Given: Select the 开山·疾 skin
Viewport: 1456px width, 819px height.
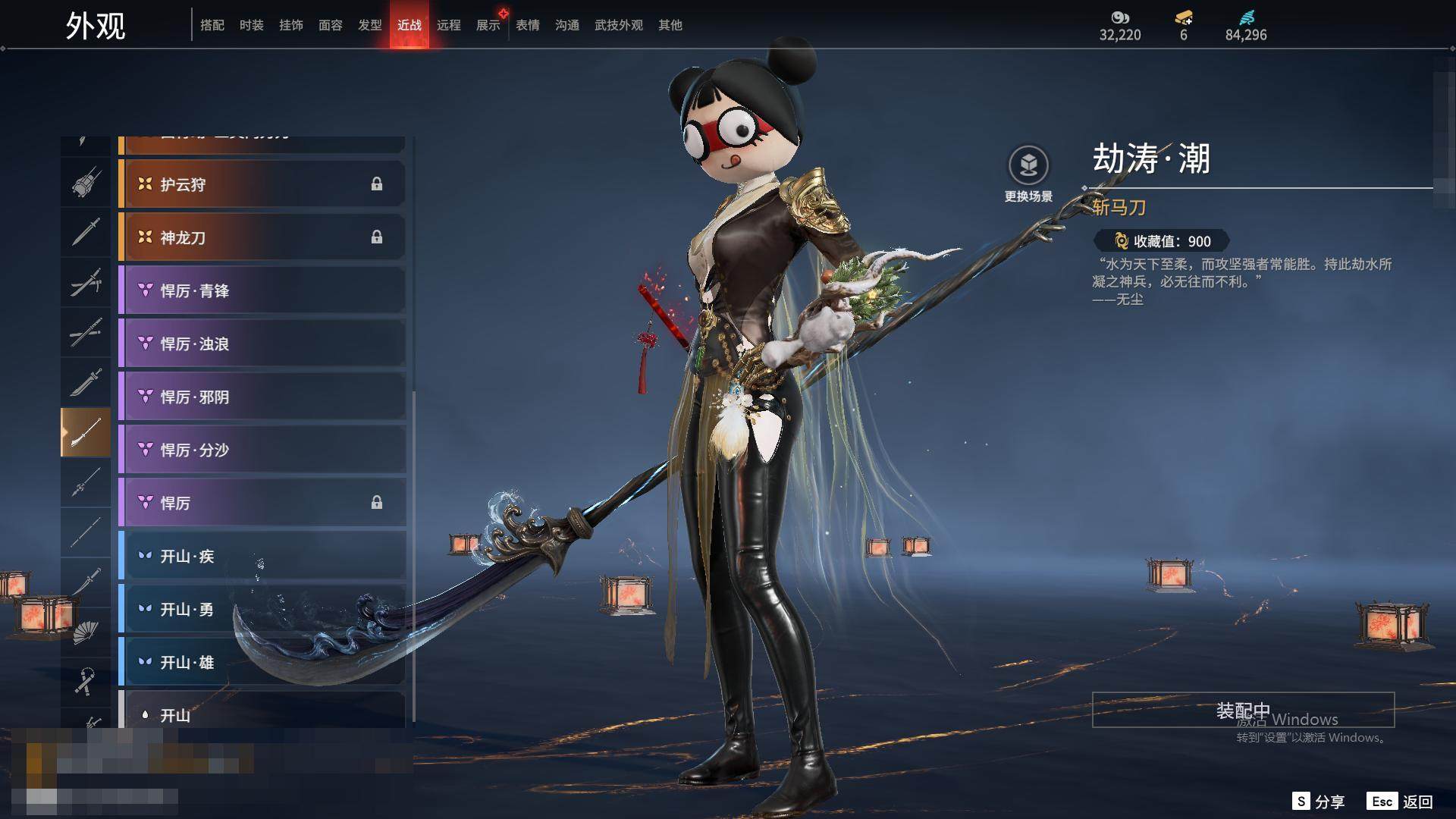Looking at the screenshot, I should coord(262,556).
